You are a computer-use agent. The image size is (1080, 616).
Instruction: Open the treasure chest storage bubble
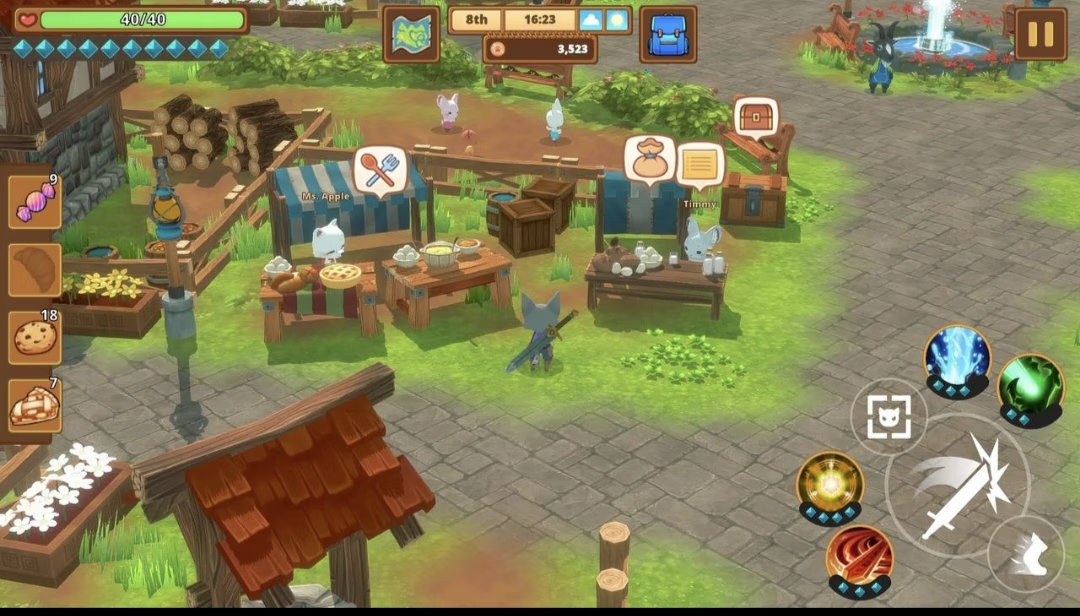pos(756,118)
